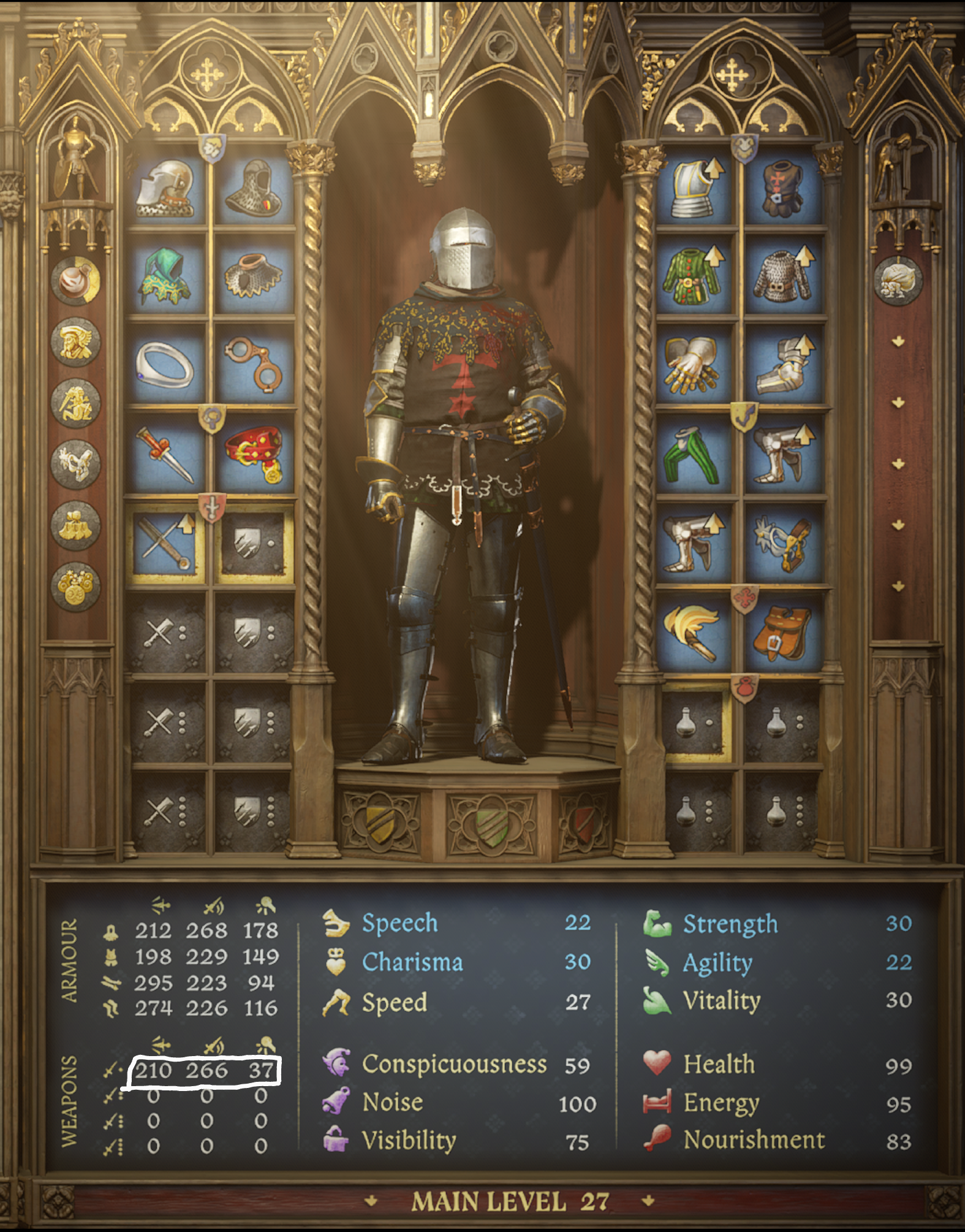The width and height of the screenshot is (965, 1232).
Task: Select the equipped crossed swords weapon slot
Action: [x=167, y=544]
